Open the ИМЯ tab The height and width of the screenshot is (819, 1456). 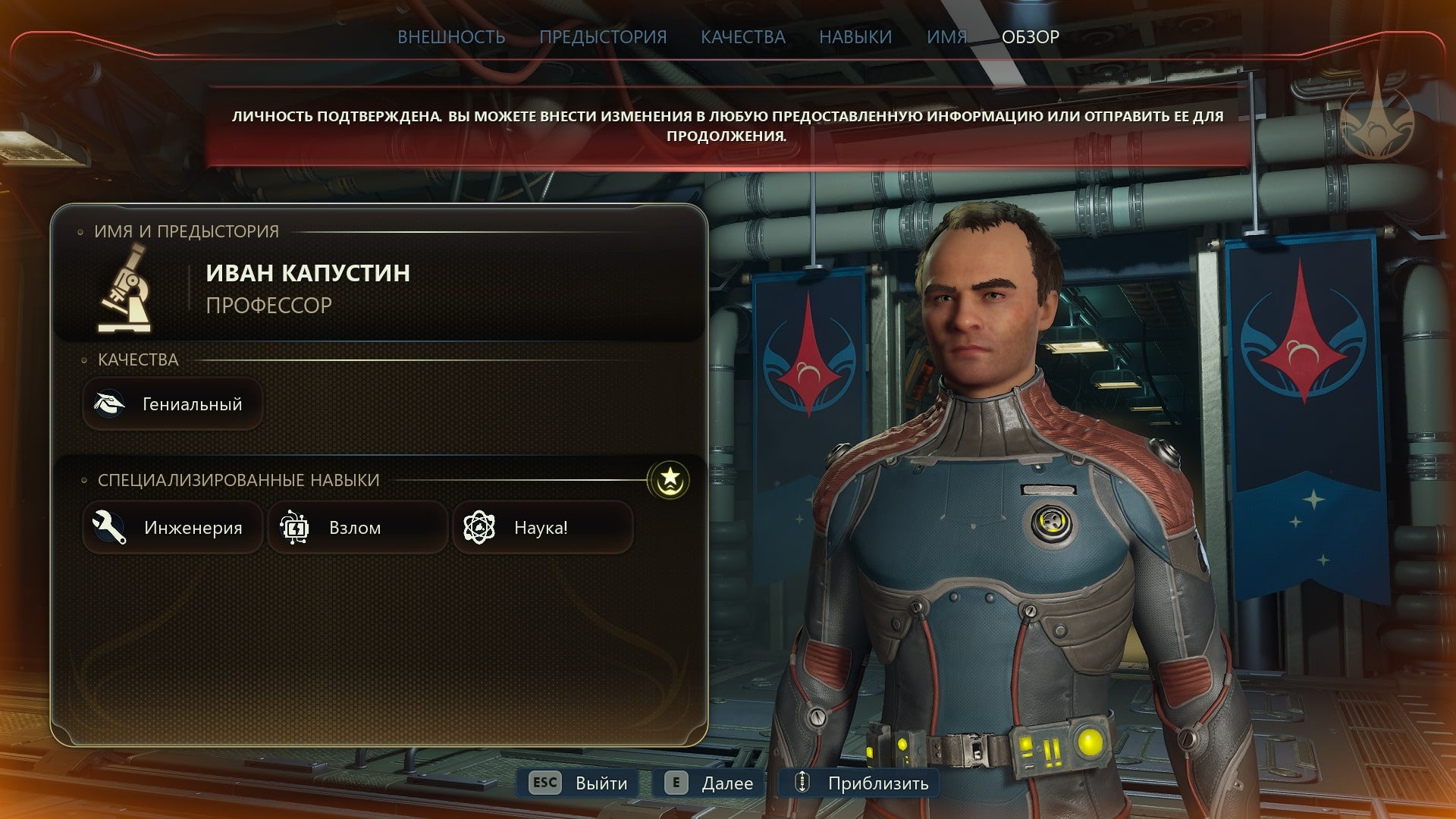coord(946,37)
